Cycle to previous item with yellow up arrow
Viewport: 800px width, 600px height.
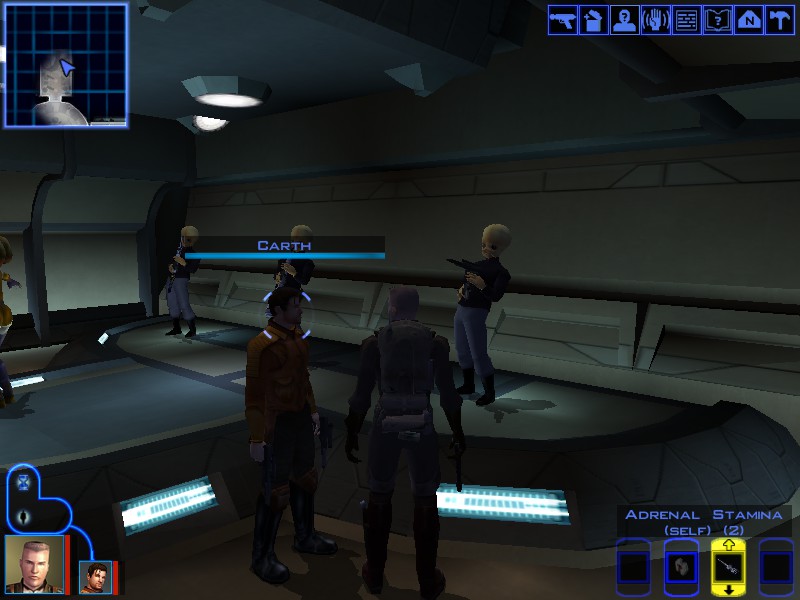(728, 545)
